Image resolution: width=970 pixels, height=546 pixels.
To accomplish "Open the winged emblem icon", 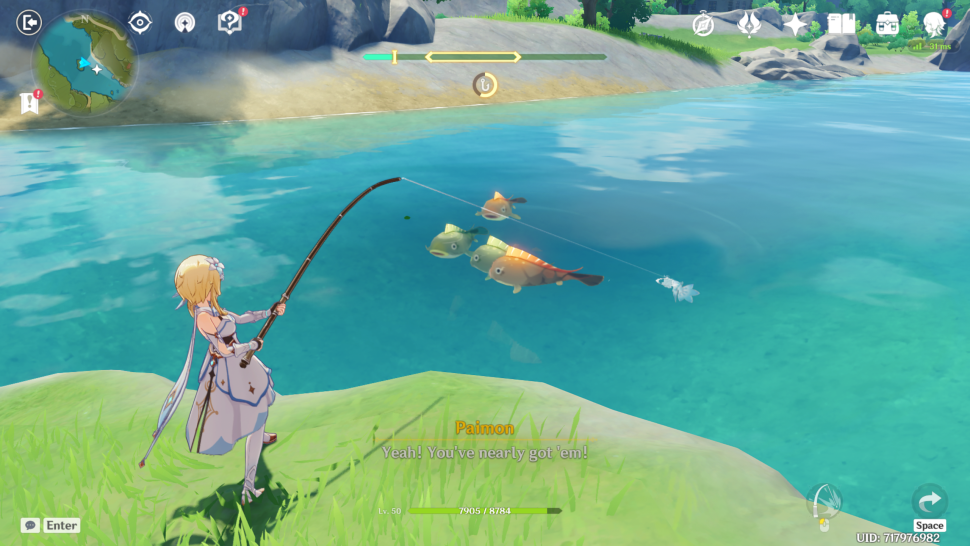I will (749, 25).
